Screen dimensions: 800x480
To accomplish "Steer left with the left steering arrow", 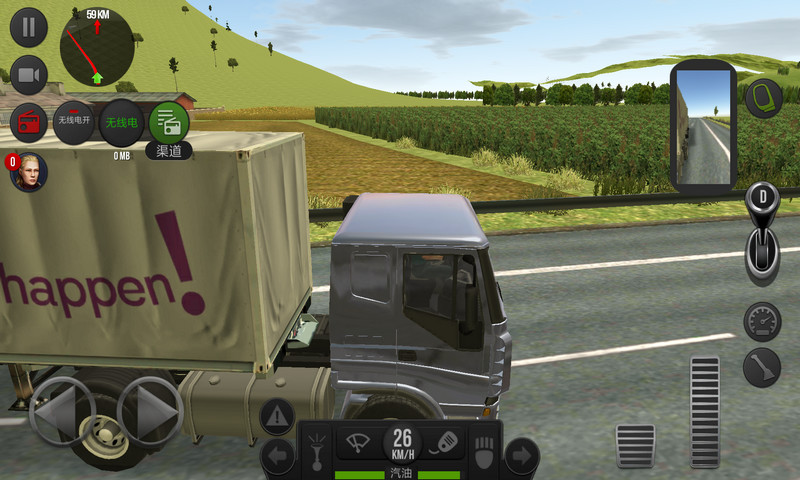I will pyautogui.click(x=60, y=411).
